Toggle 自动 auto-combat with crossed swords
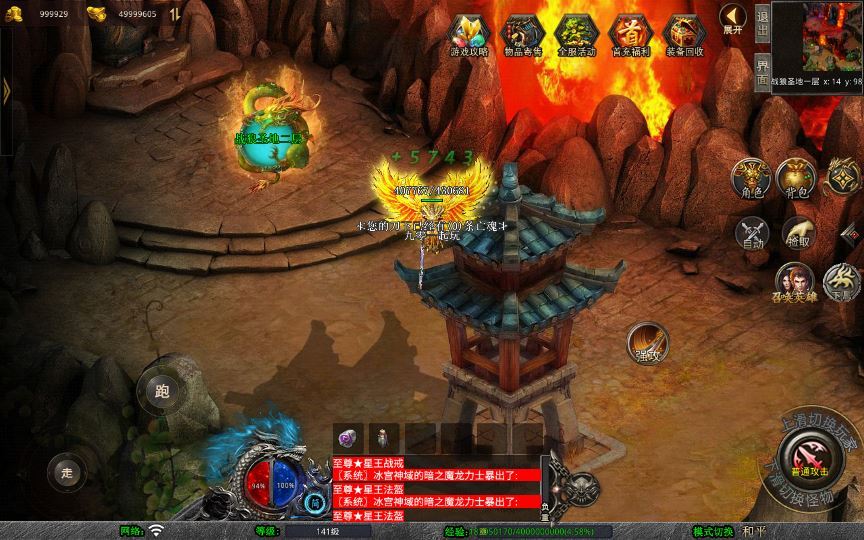The image size is (864, 540). 750,232
